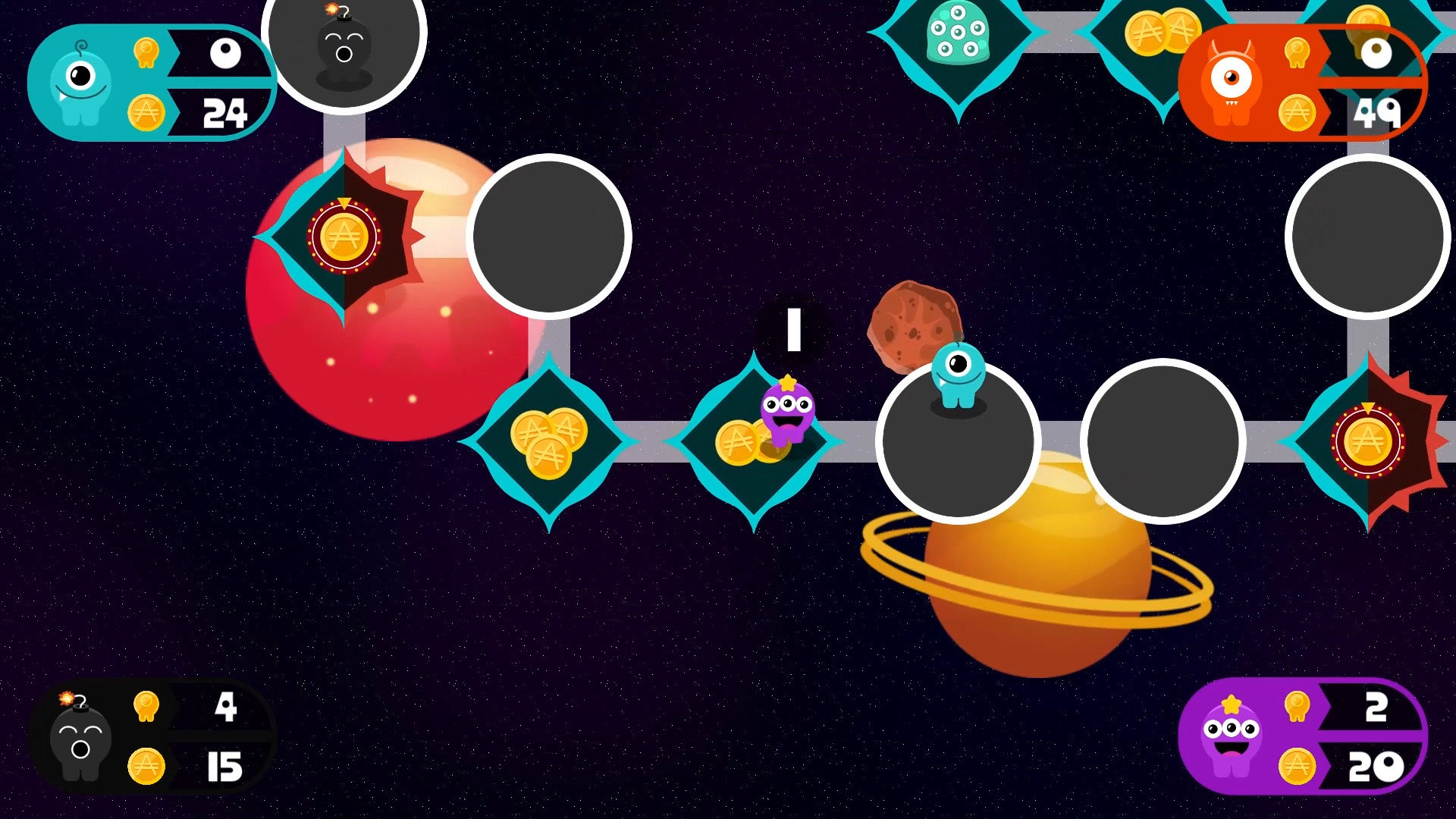Reveal the hidden dark circle beside the red planet
Image resolution: width=1456 pixels, height=819 pixels.
(x=549, y=236)
